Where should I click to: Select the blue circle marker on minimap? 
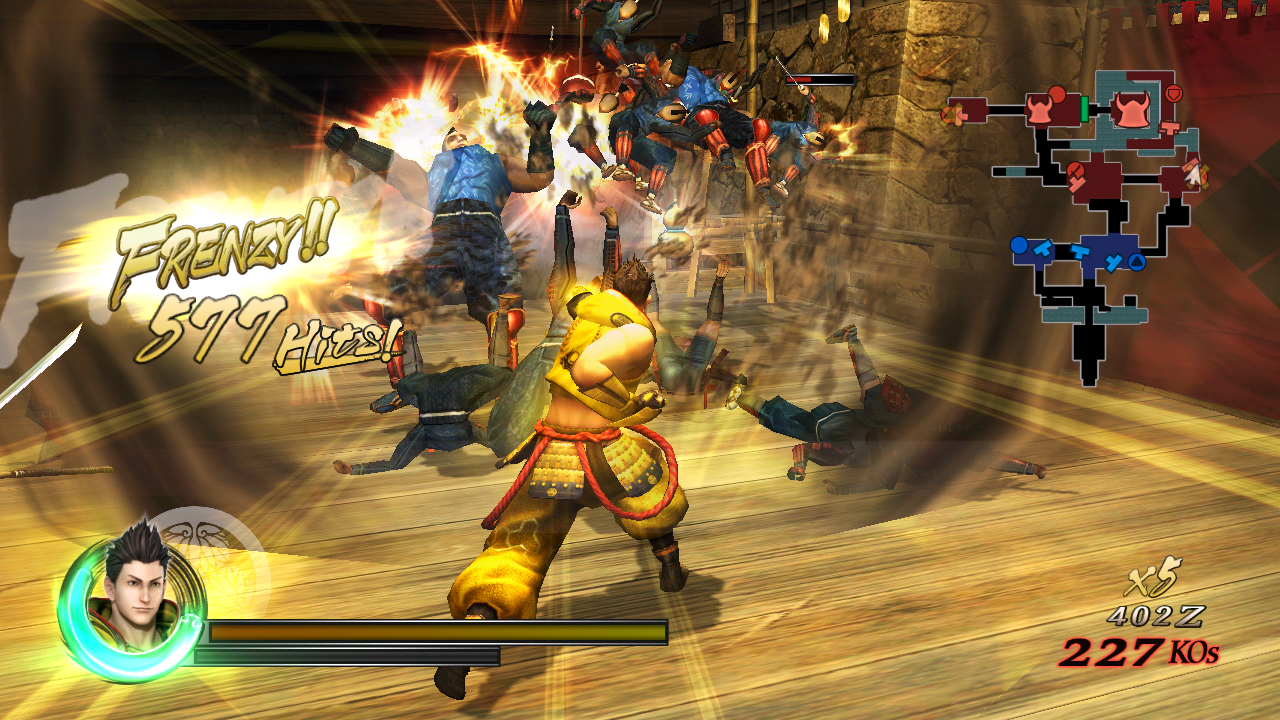(x=1019, y=246)
